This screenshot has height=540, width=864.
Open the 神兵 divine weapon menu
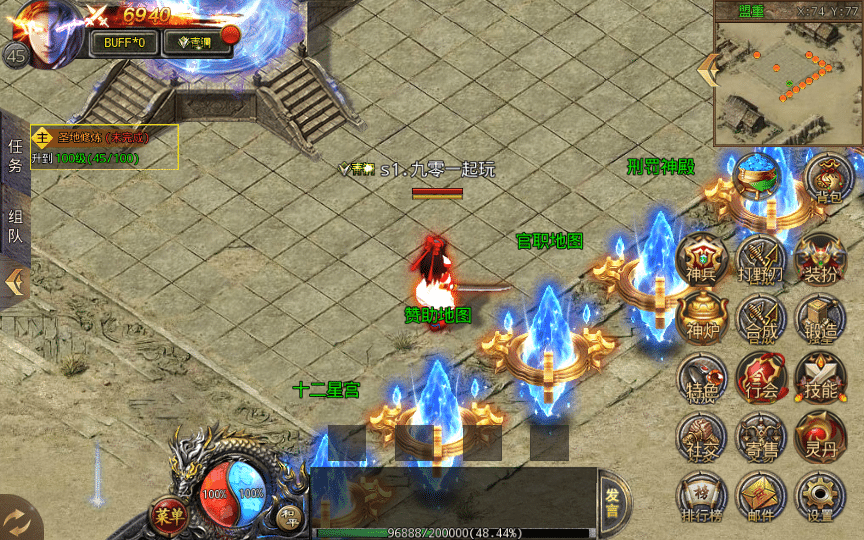coord(701,257)
